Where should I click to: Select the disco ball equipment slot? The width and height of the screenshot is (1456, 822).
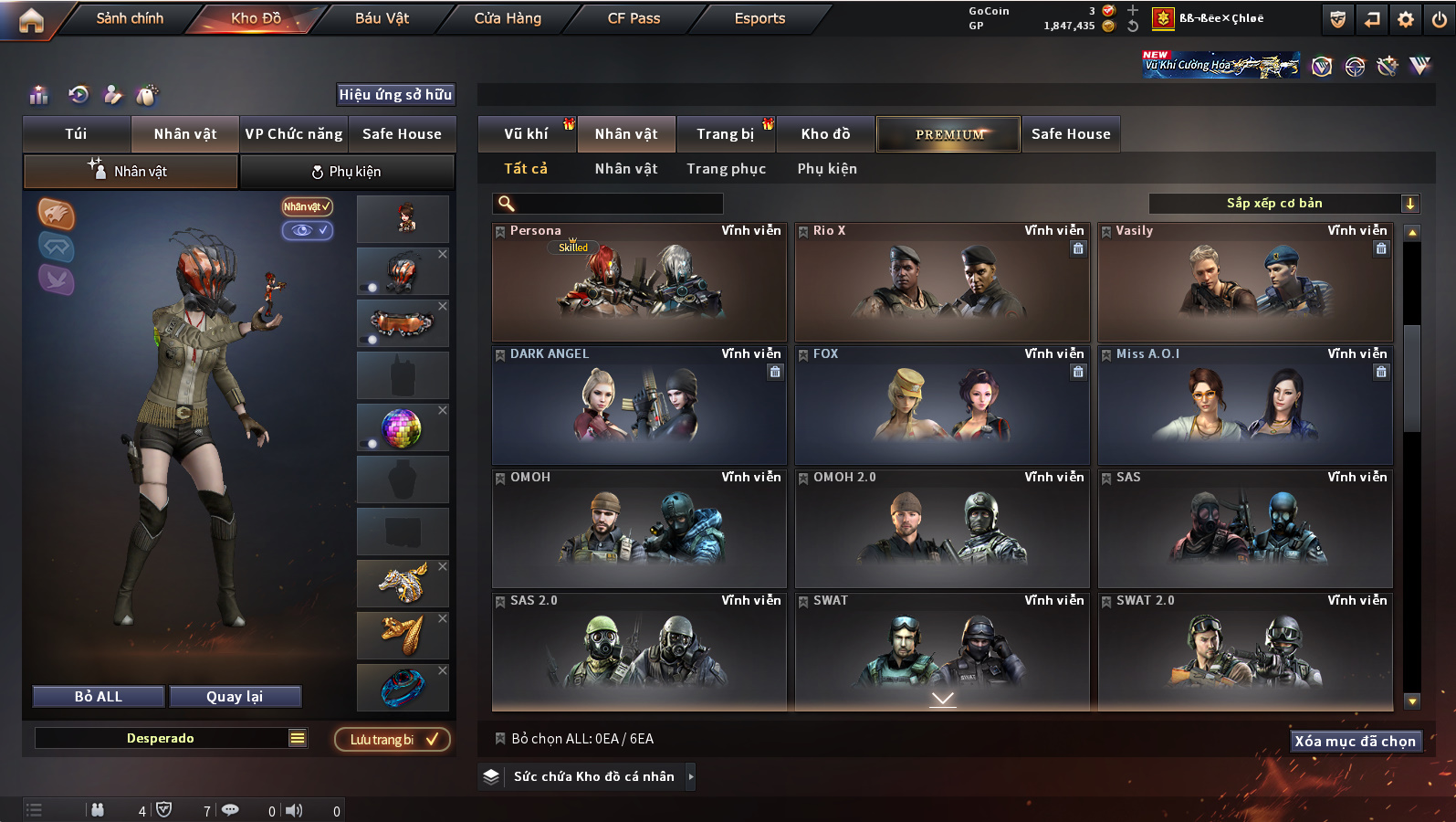click(x=403, y=428)
